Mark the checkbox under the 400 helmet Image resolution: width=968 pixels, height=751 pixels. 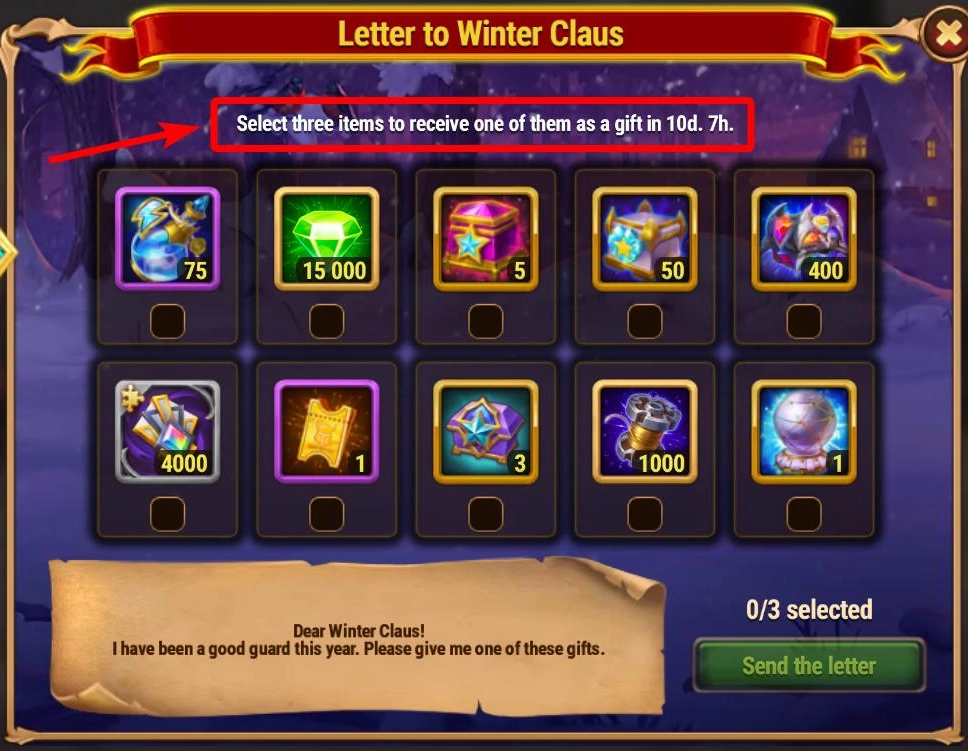click(804, 321)
